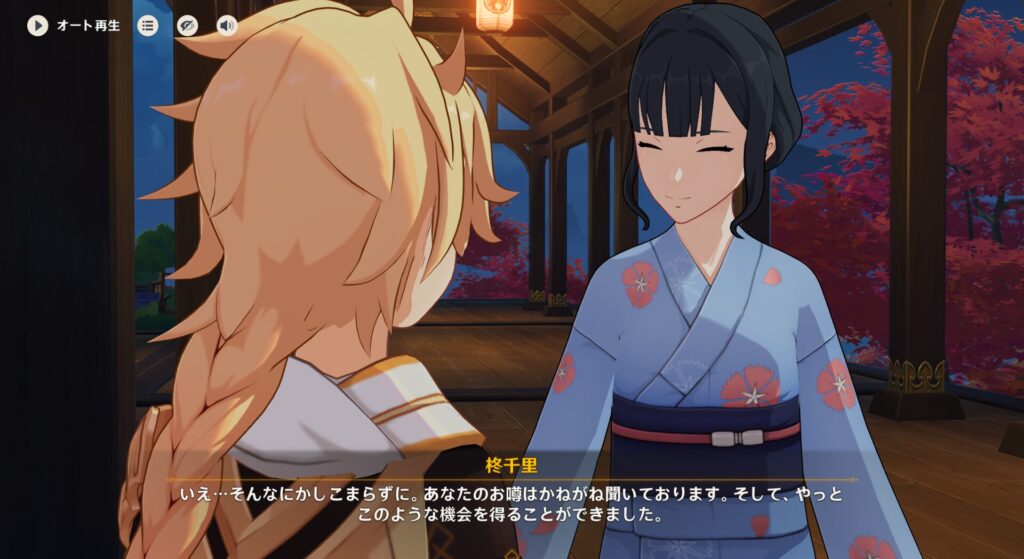Viewport: 1024px width, 559px height.
Task: Hide the dialogue interface with eye icon
Action: (187, 25)
